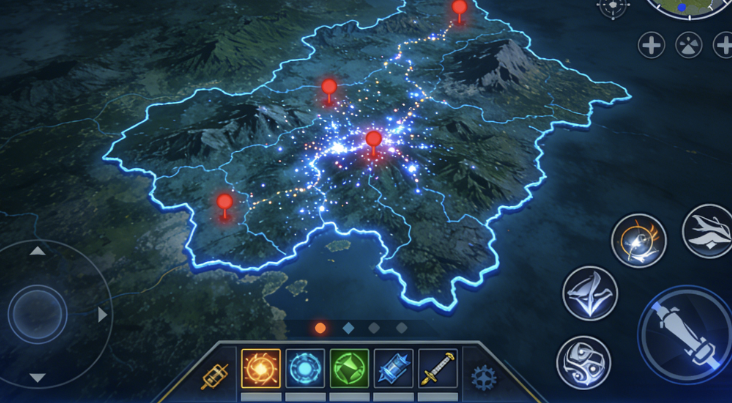The image size is (732, 403).
Task: Click the crosshair target icon near minimap
Action: 612,6
